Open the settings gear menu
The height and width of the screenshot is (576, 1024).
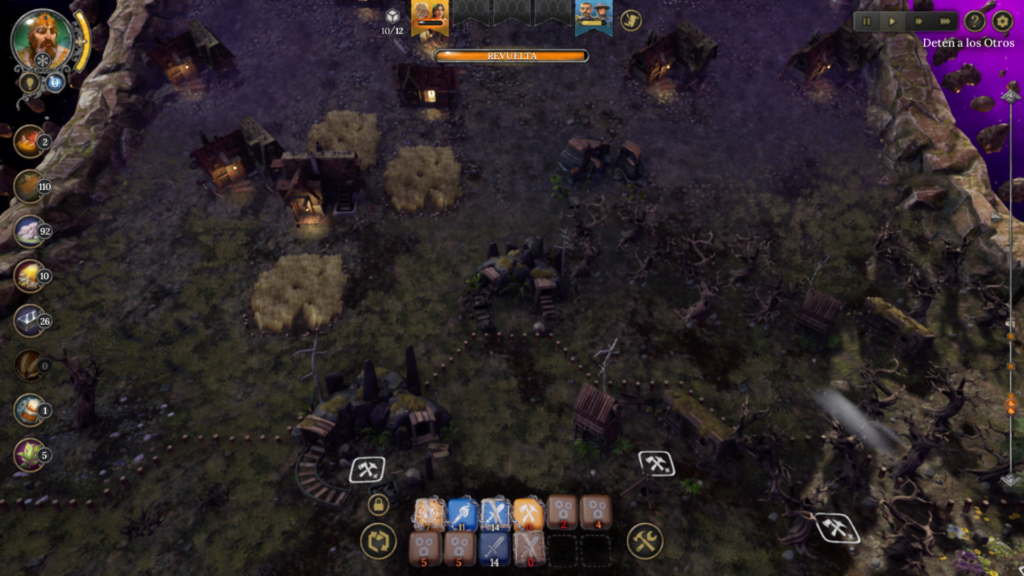[1002, 21]
